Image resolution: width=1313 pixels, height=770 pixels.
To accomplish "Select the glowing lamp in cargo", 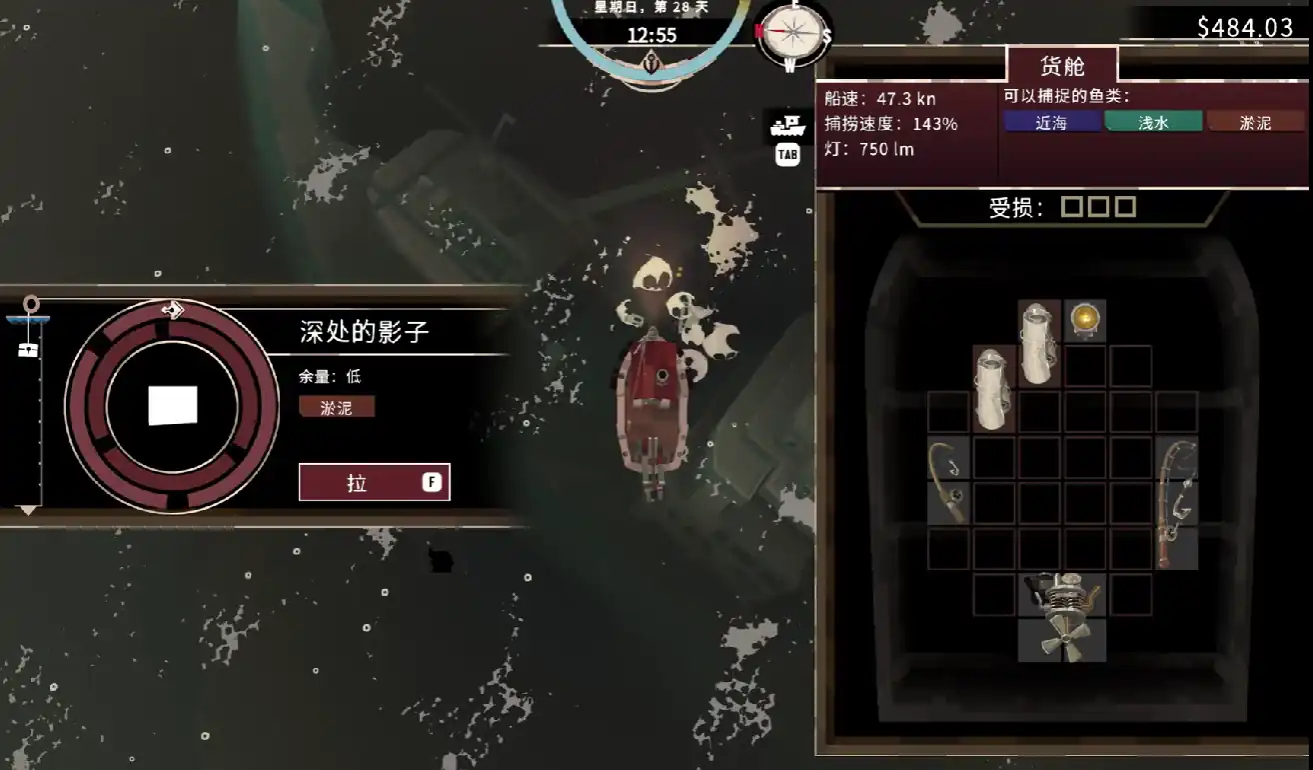I will [x=1085, y=320].
